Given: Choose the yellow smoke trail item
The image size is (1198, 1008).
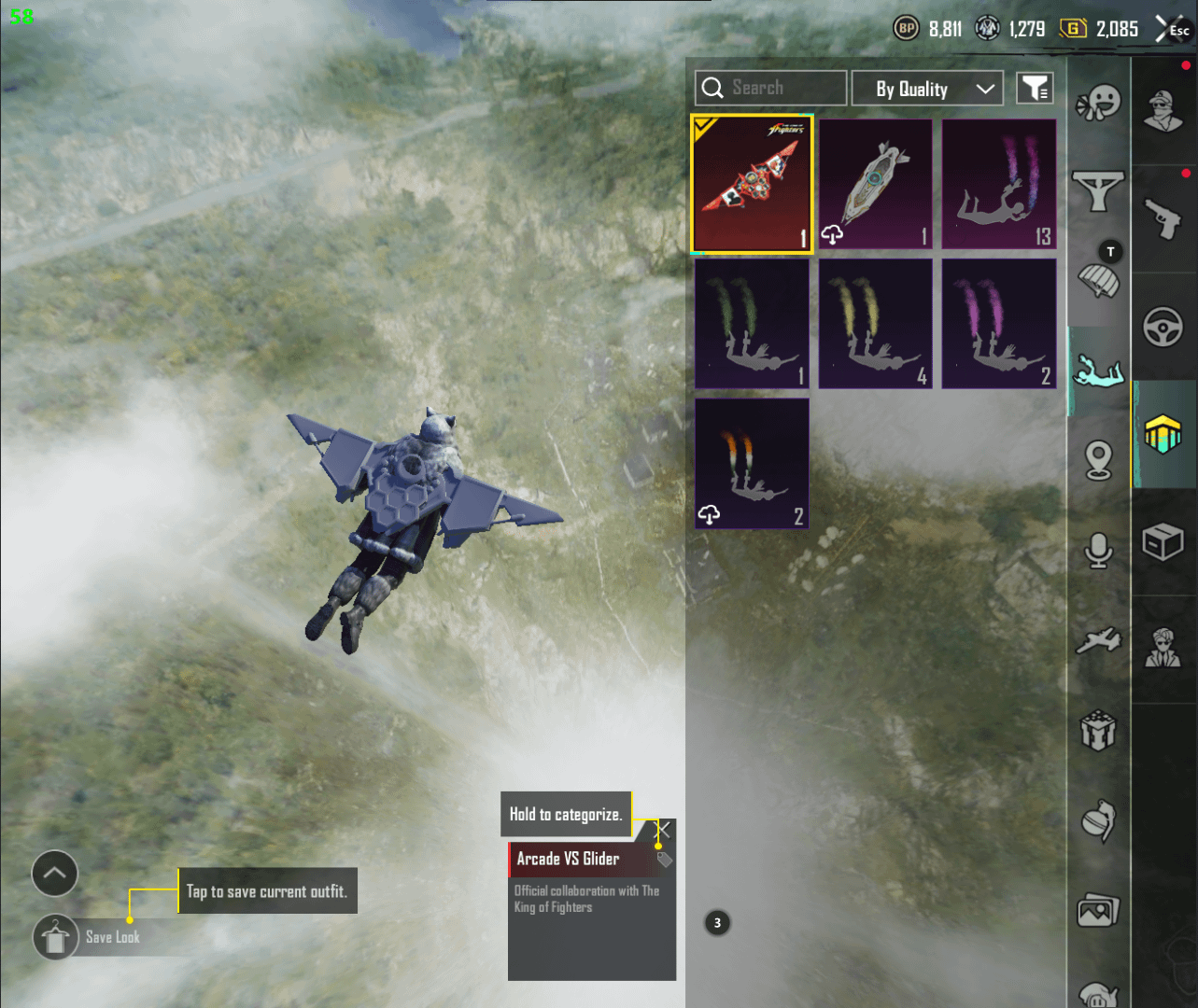Looking at the screenshot, I should click(x=875, y=323).
